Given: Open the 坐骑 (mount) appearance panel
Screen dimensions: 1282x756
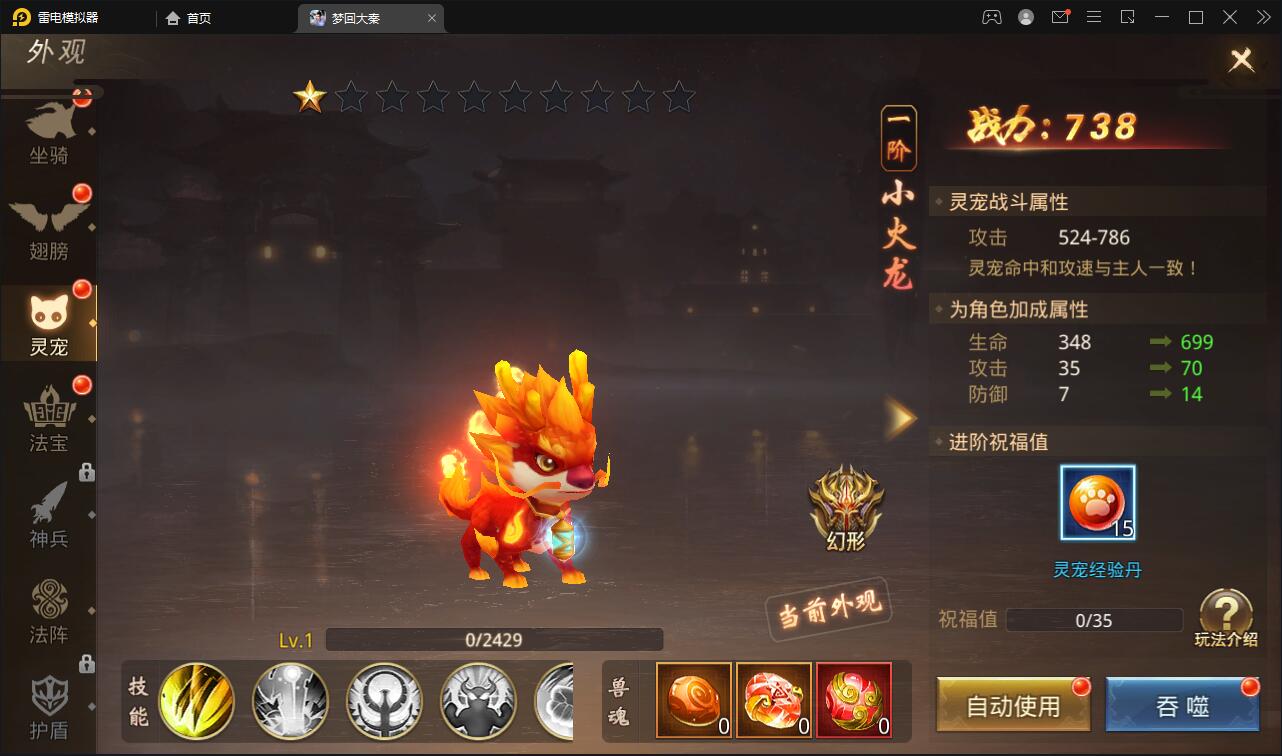Looking at the screenshot, I should click(x=50, y=130).
